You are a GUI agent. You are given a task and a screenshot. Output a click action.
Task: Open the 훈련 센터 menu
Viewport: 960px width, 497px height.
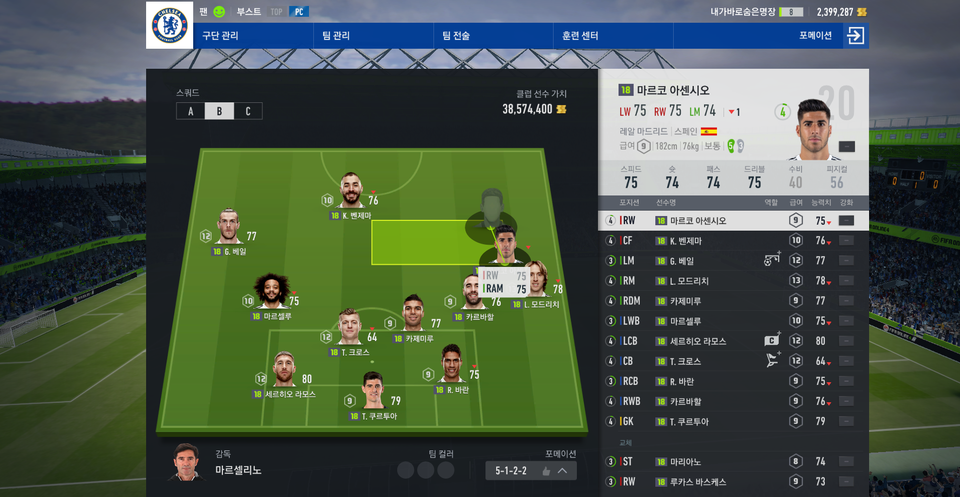click(580, 36)
